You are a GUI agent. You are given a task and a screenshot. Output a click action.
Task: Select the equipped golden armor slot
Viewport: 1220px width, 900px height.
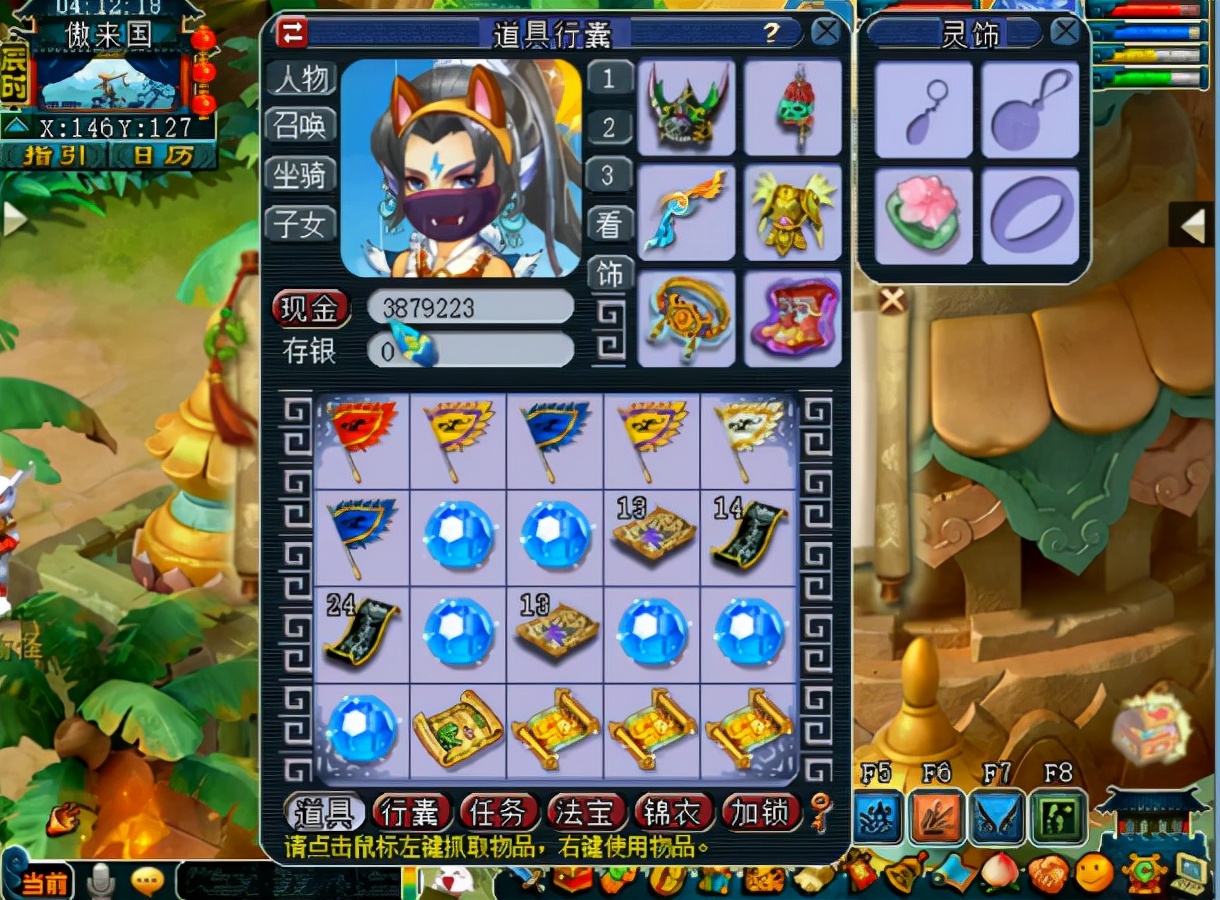[x=792, y=212]
